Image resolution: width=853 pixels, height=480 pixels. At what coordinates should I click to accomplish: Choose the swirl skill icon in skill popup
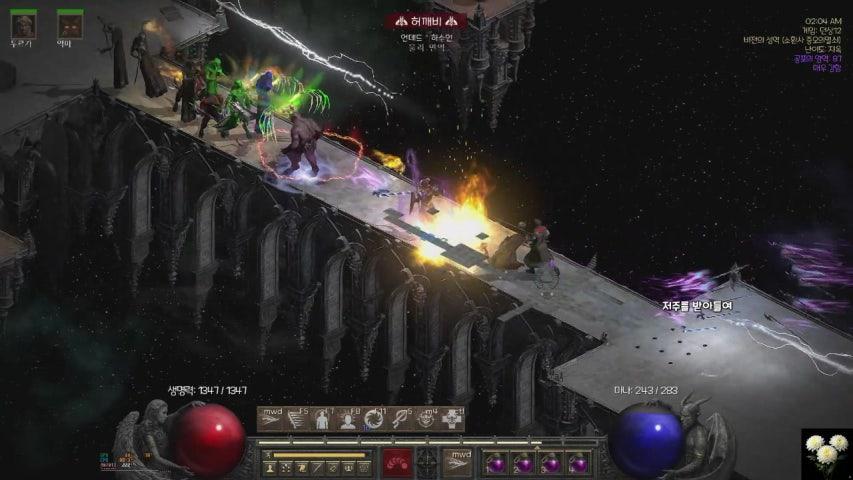point(375,419)
